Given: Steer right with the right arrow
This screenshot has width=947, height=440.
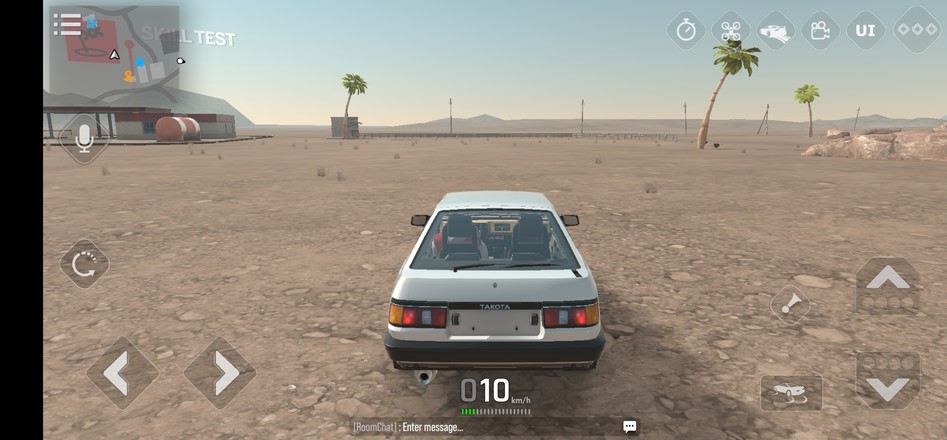Looking at the screenshot, I should click(219, 373).
